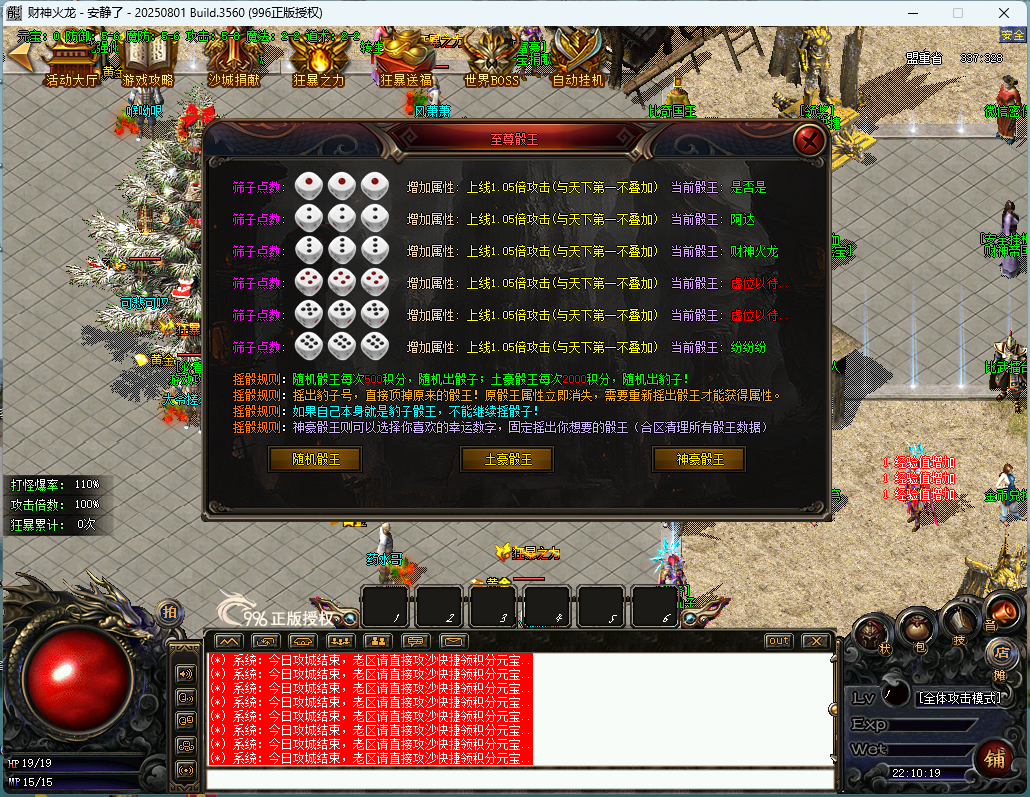
Task: Click the 拍 auction button
Action: [170, 611]
